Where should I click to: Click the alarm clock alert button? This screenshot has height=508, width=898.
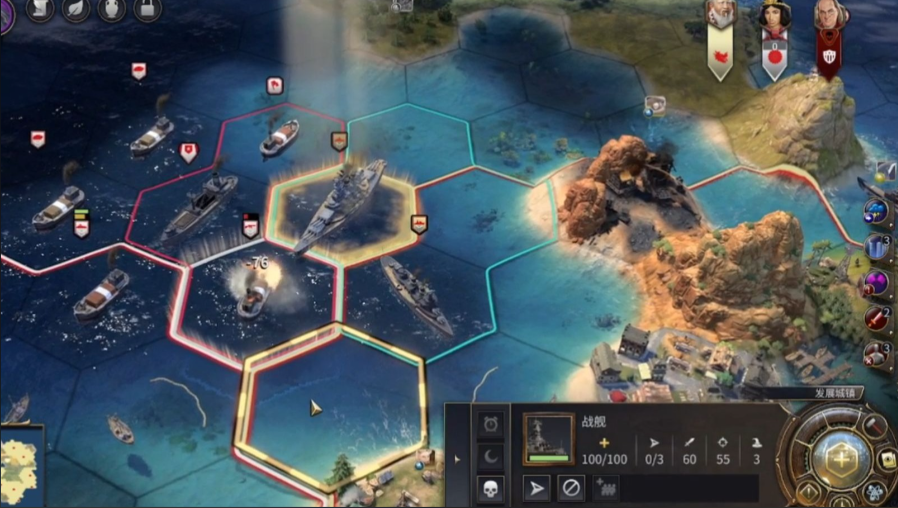pyautogui.click(x=490, y=424)
